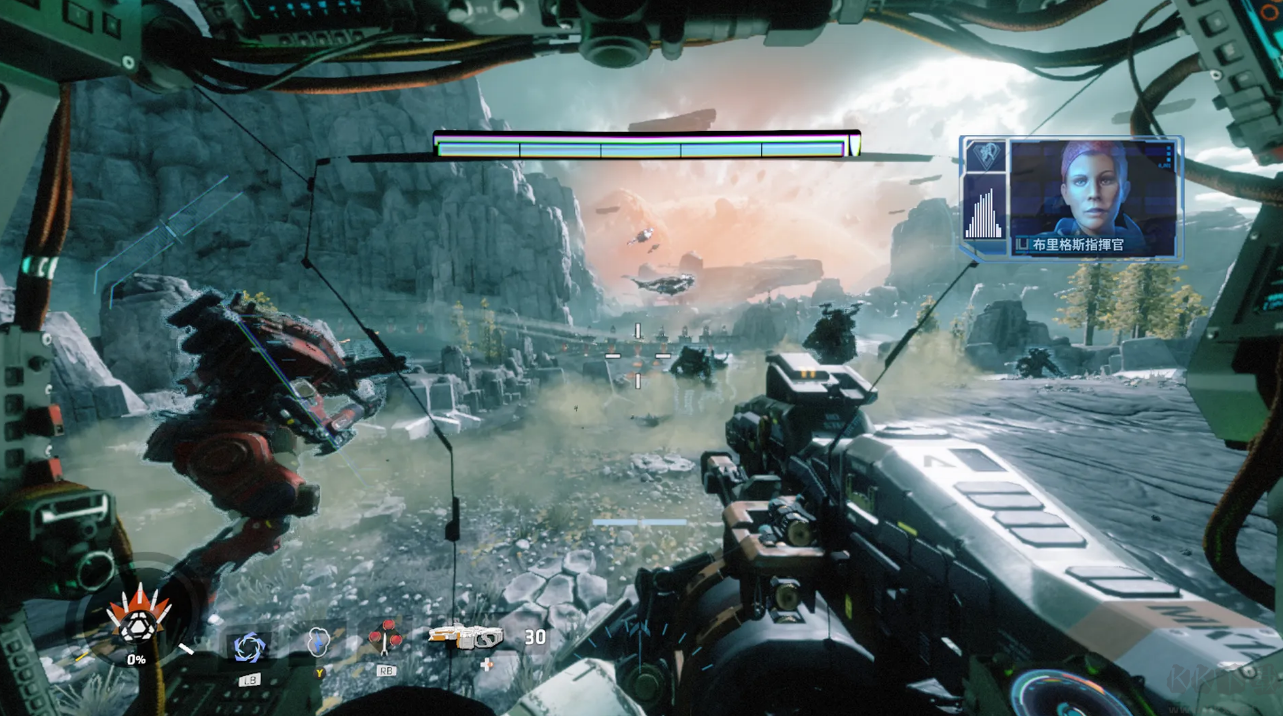The width and height of the screenshot is (1283, 716).
Task: Activate the Vortex Shield ability icon
Action: [x=247, y=647]
